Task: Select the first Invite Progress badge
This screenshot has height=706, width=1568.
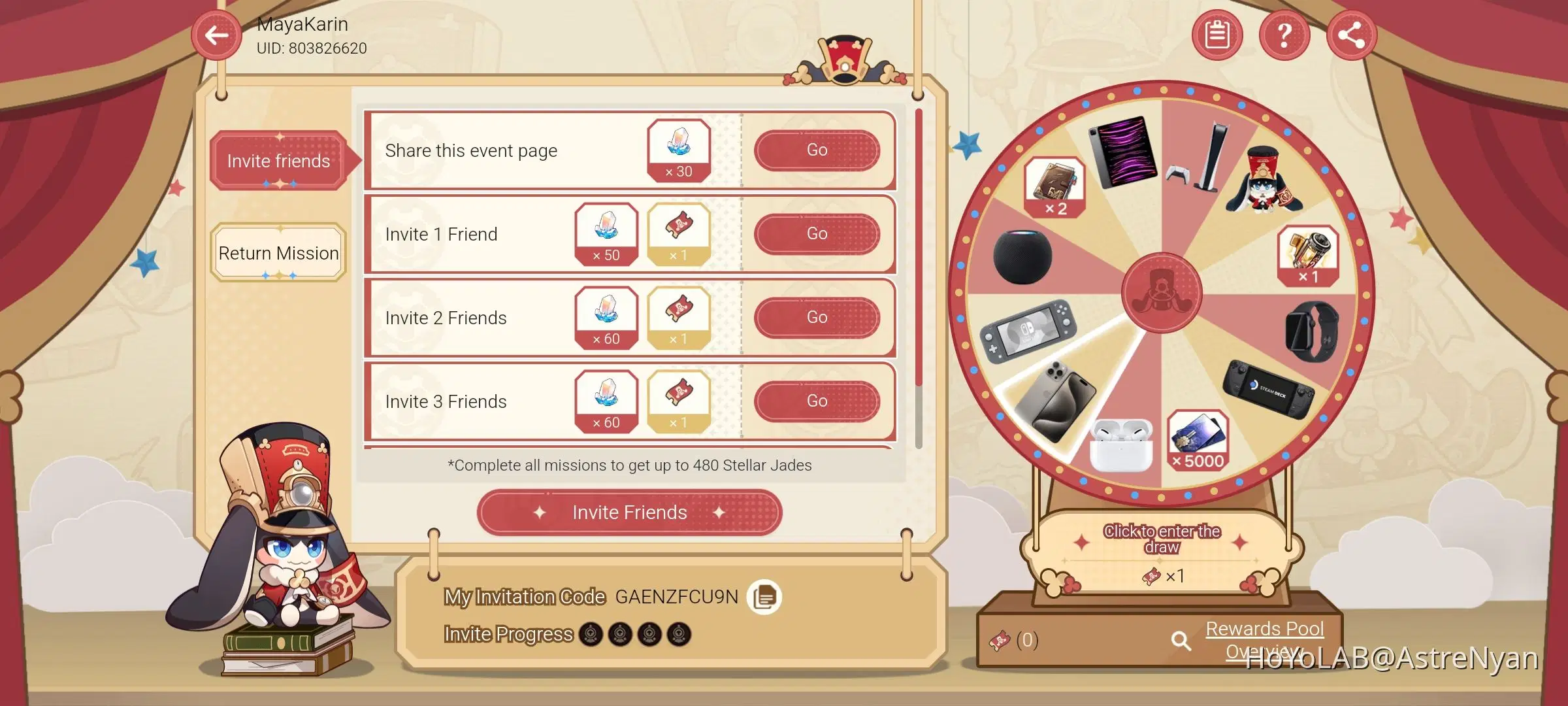Action: 589,633
